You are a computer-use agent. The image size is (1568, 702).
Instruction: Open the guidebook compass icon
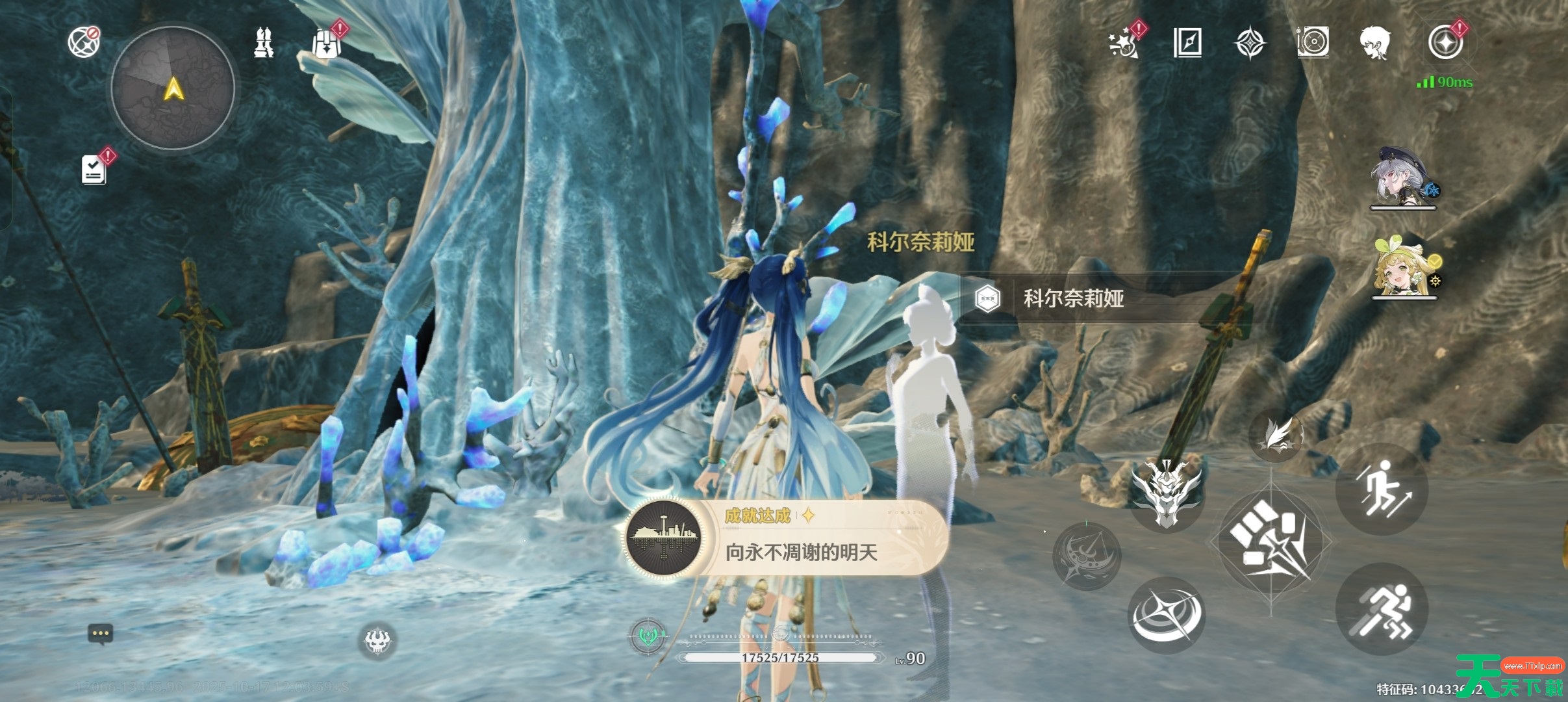tap(1187, 43)
